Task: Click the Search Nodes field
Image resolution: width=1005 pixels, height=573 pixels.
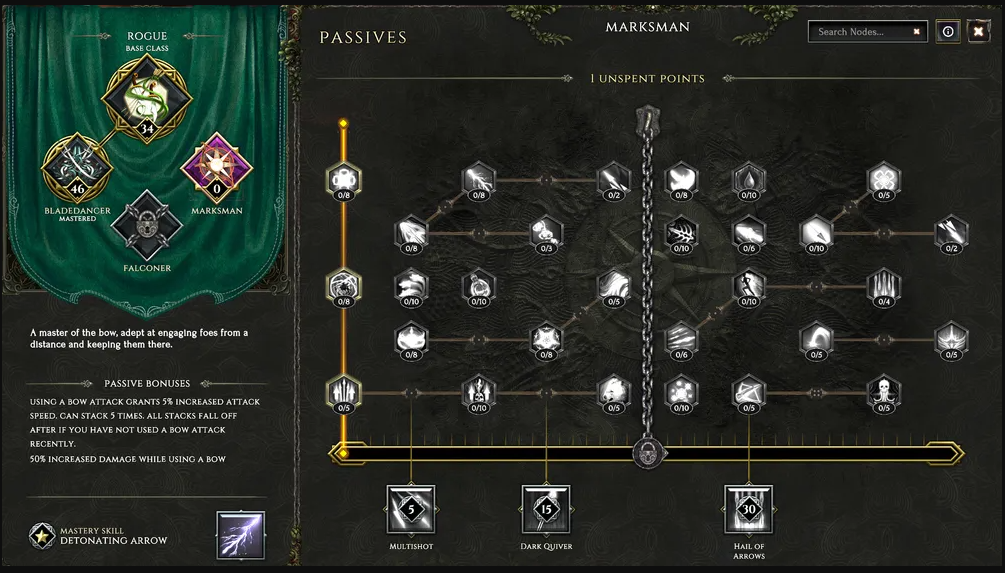Action: point(860,32)
